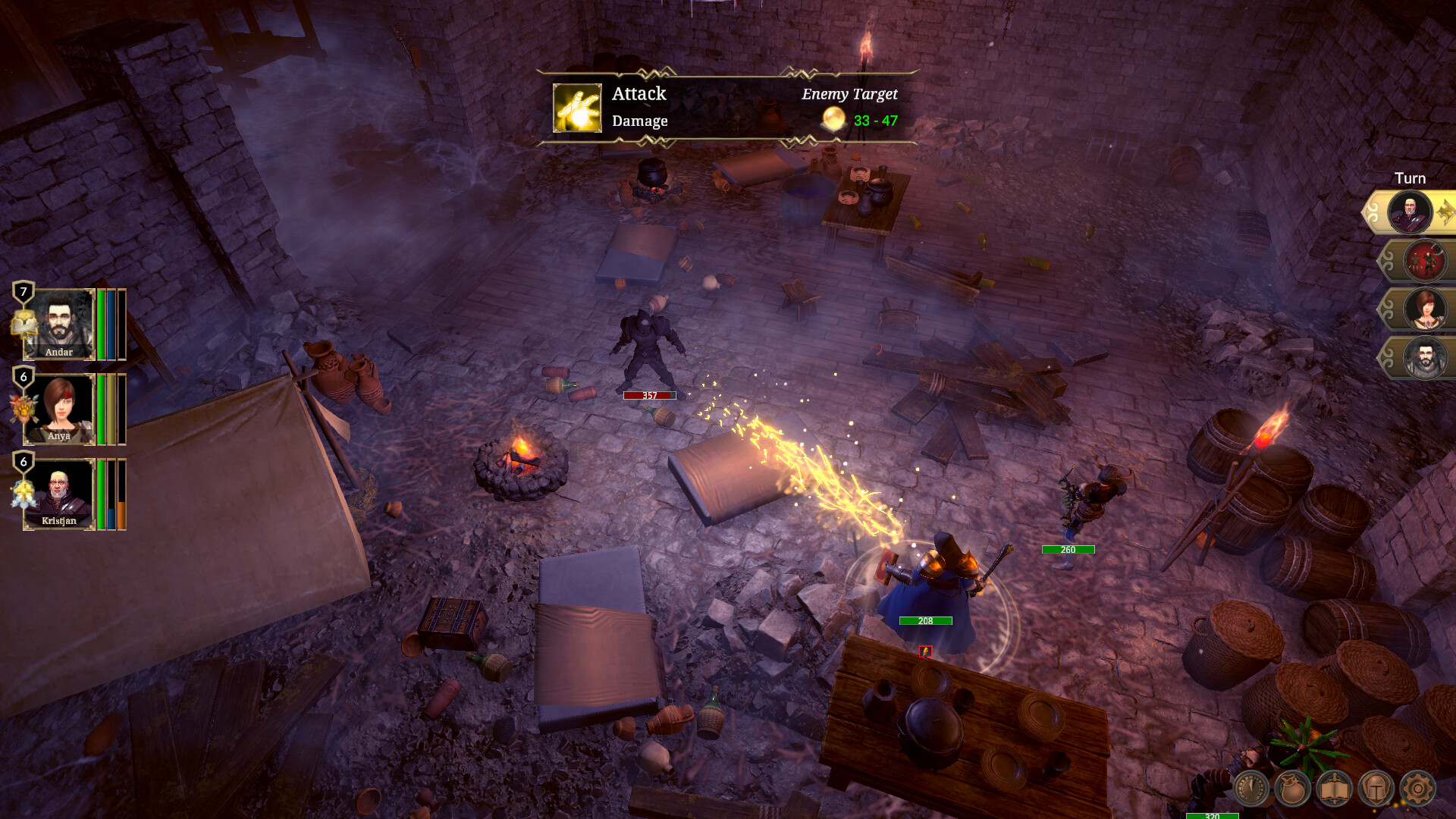Click the Turn label heading
The height and width of the screenshot is (819, 1456).
coord(1412,177)
